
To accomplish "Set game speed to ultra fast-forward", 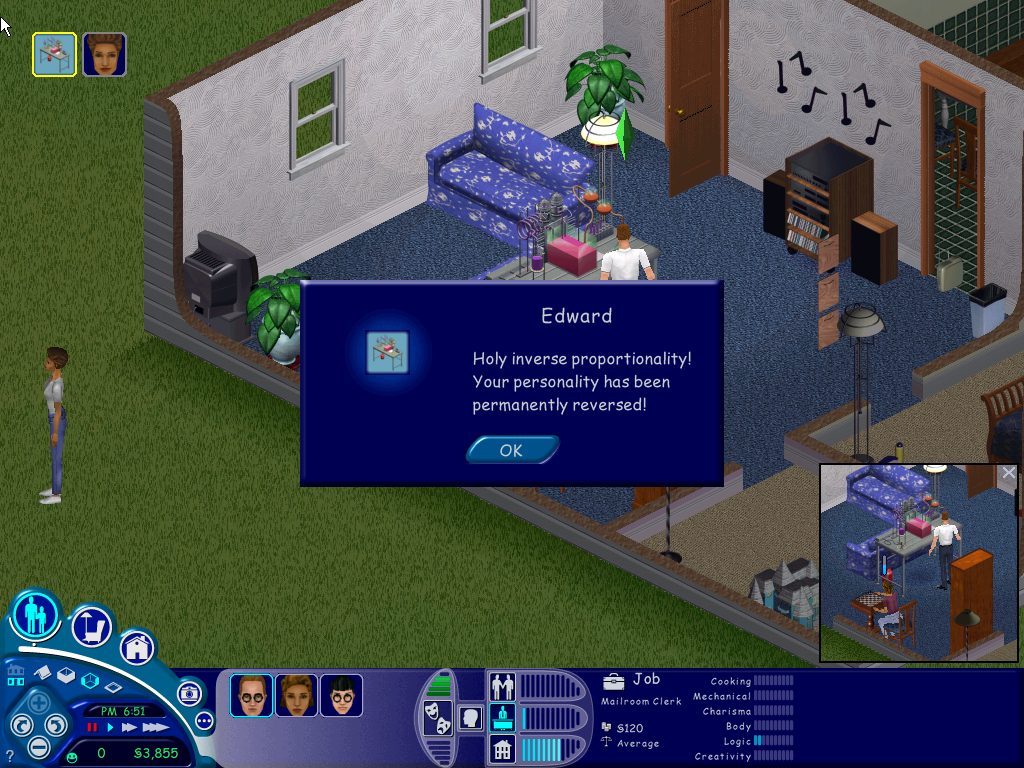I will [156, 727].
